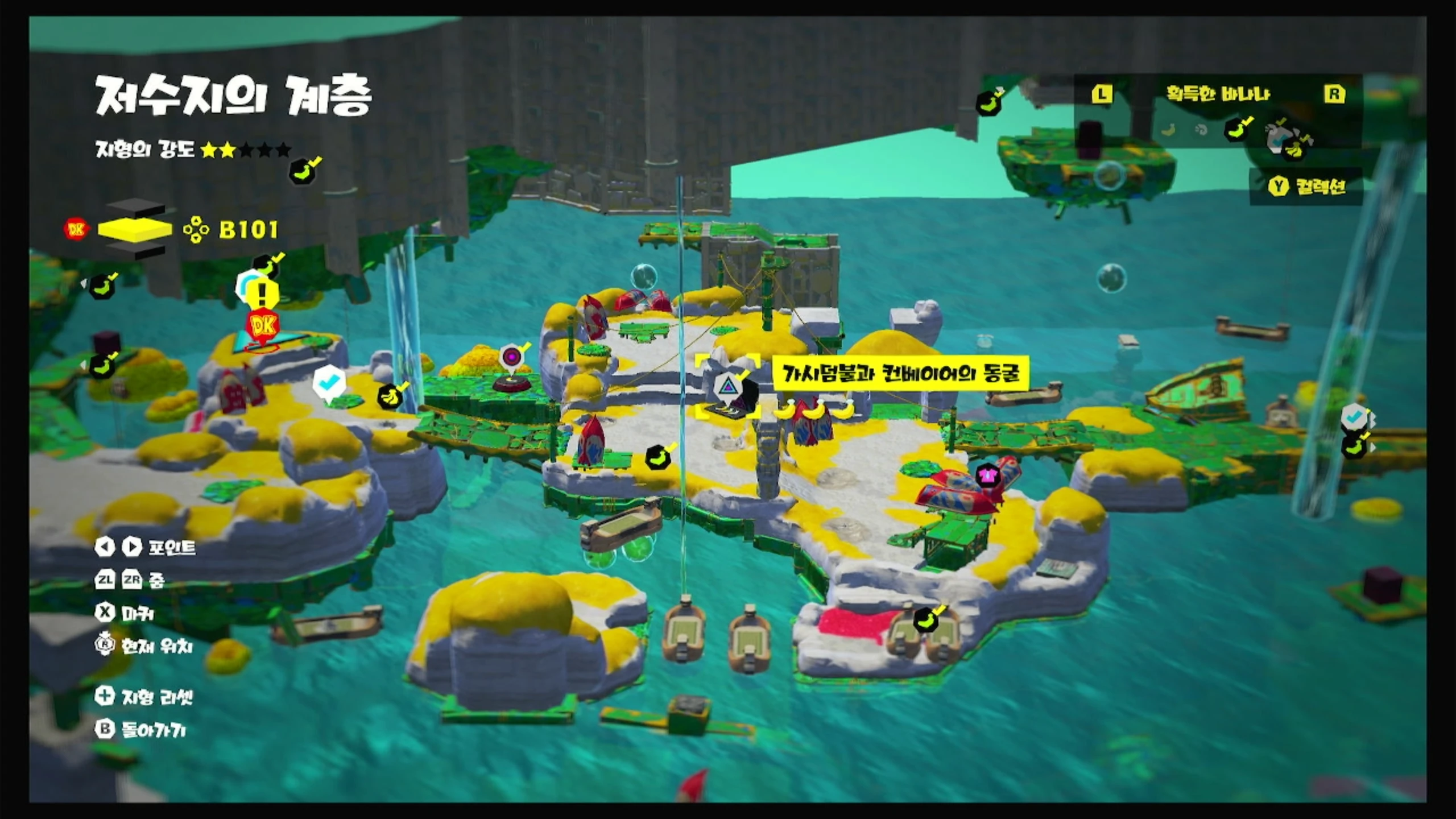This screenshot has width=1456, height=819.
Task: Select the yellow exclamation mark marker
Action: click(x=263, y=294)
